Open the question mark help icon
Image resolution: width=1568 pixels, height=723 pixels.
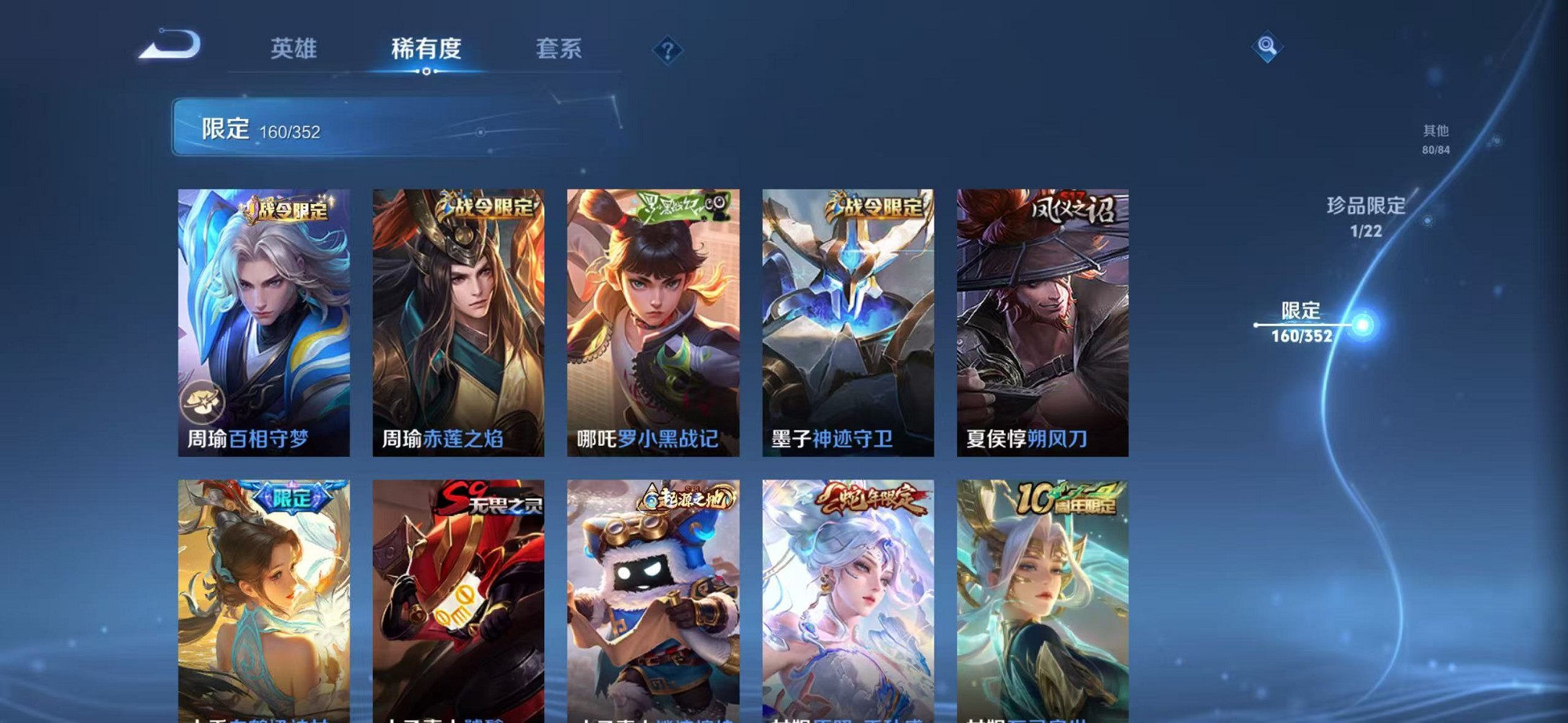coord(667,51)
